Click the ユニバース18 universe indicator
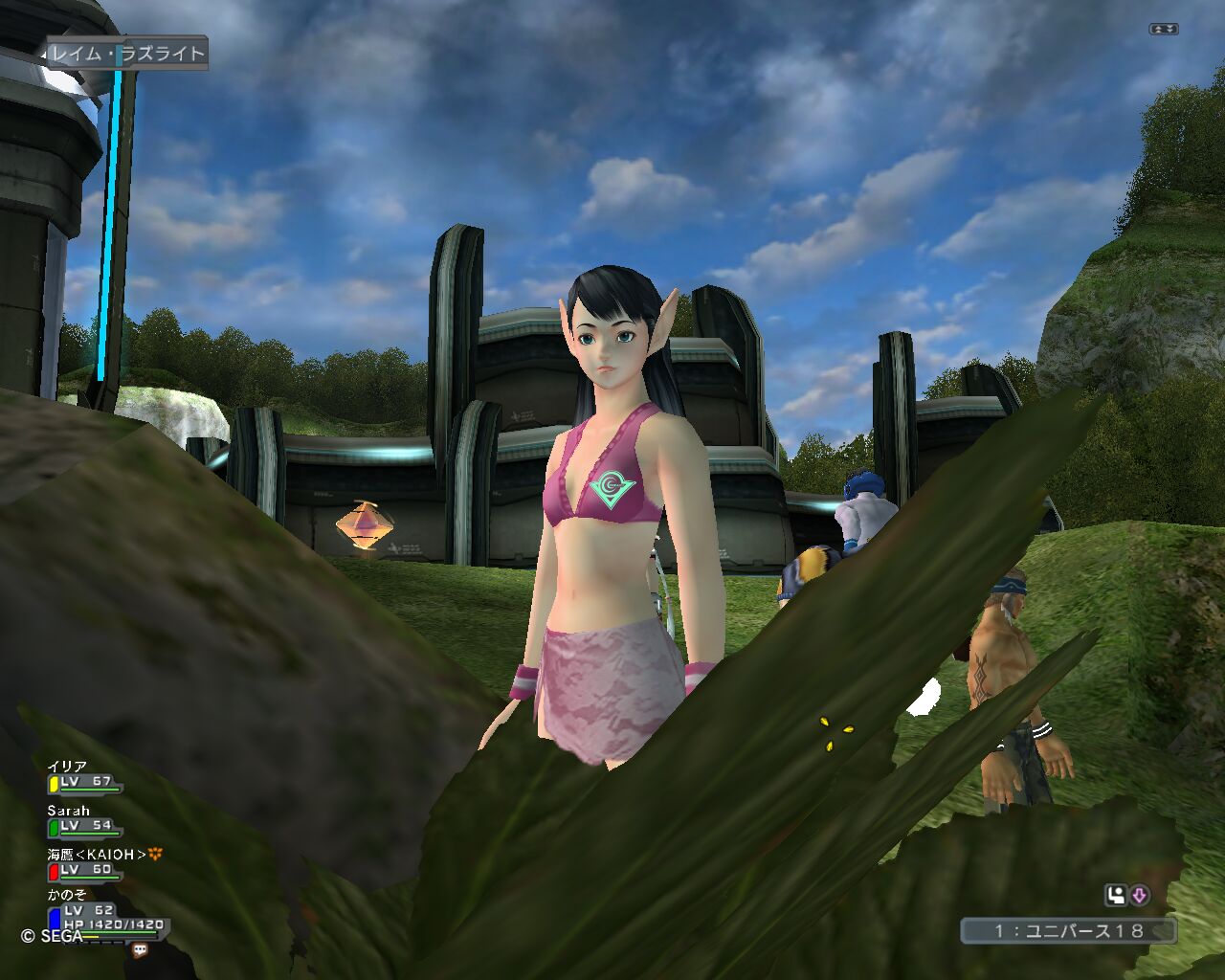The width and height of the screenshot is (1225, 980). tap(1068, 930)
